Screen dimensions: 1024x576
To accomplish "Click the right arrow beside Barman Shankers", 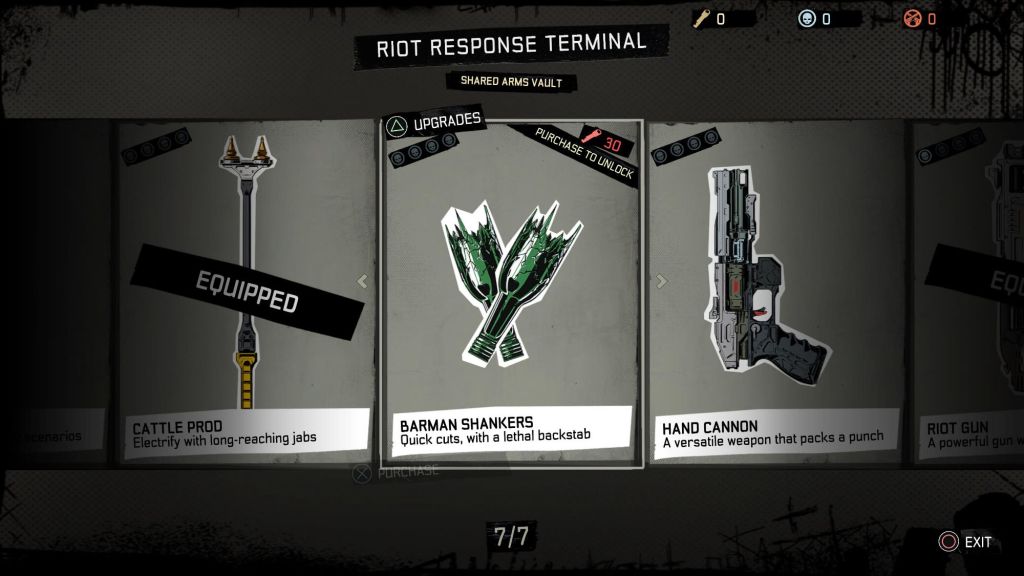I will [x=660, y=282].
